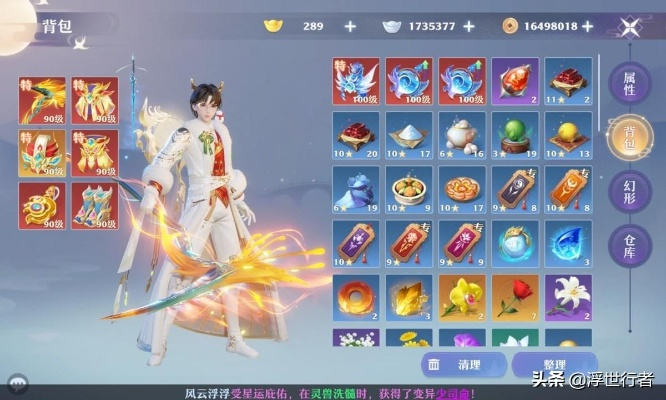This screenshot has height=400, width=666.
Task: Switch to the 属性 attributes tab
Action: pos(629,83)
